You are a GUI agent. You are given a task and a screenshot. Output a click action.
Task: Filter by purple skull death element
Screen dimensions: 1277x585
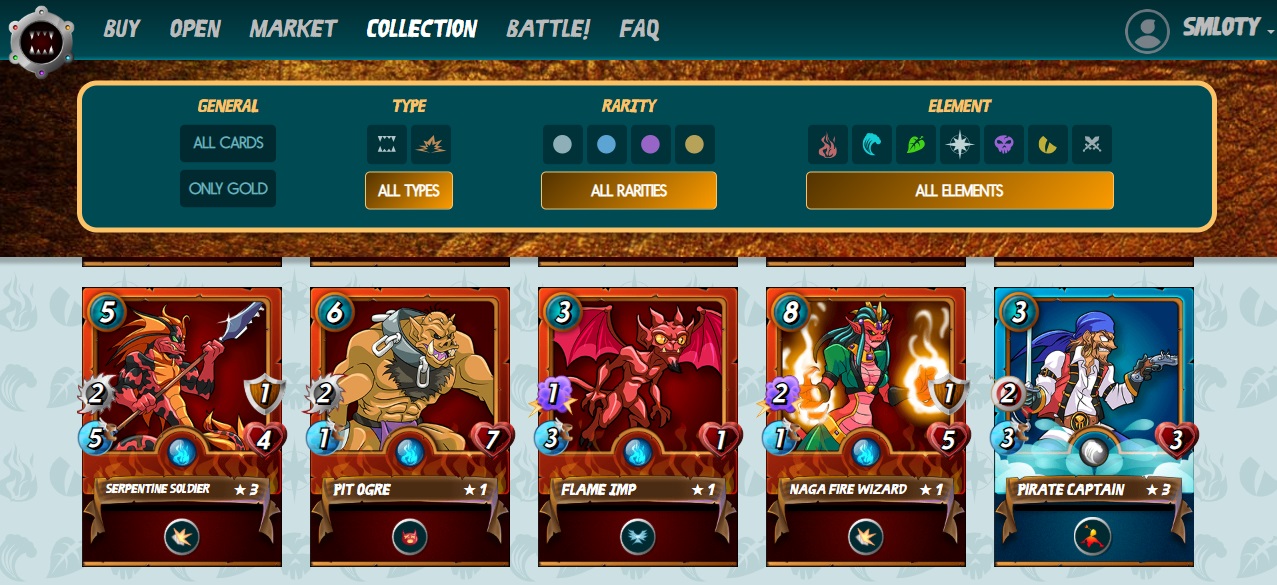click(x=1004, y=145)
